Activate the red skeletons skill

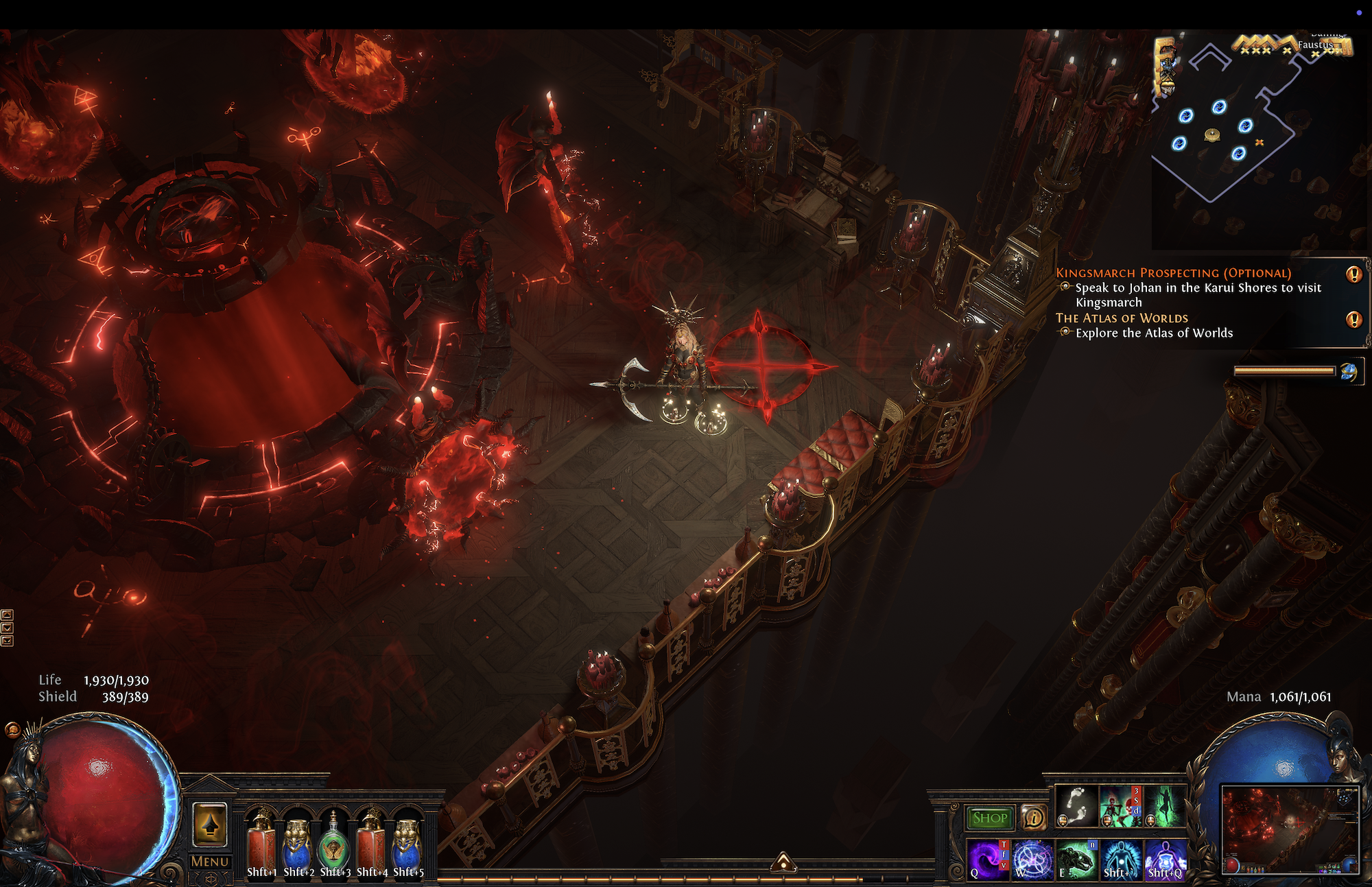point(1120,805)
